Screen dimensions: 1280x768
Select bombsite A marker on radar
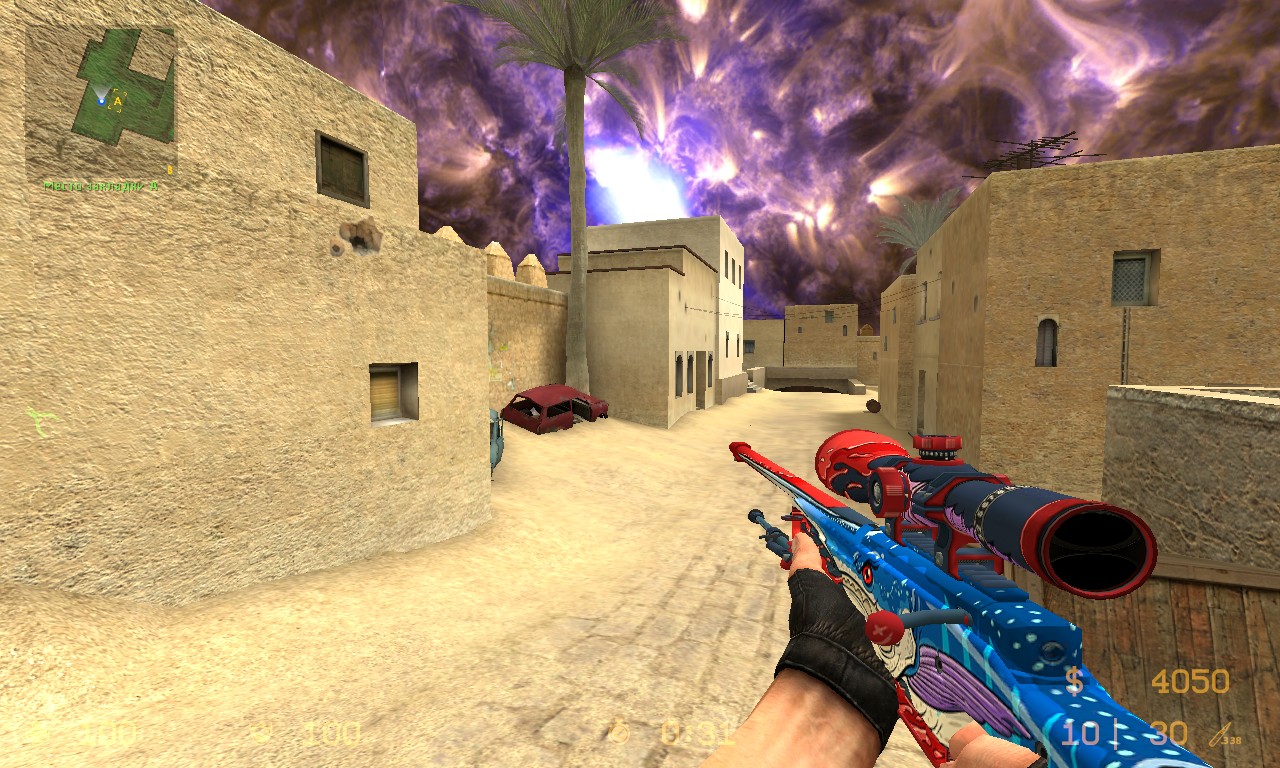[117, 99]
